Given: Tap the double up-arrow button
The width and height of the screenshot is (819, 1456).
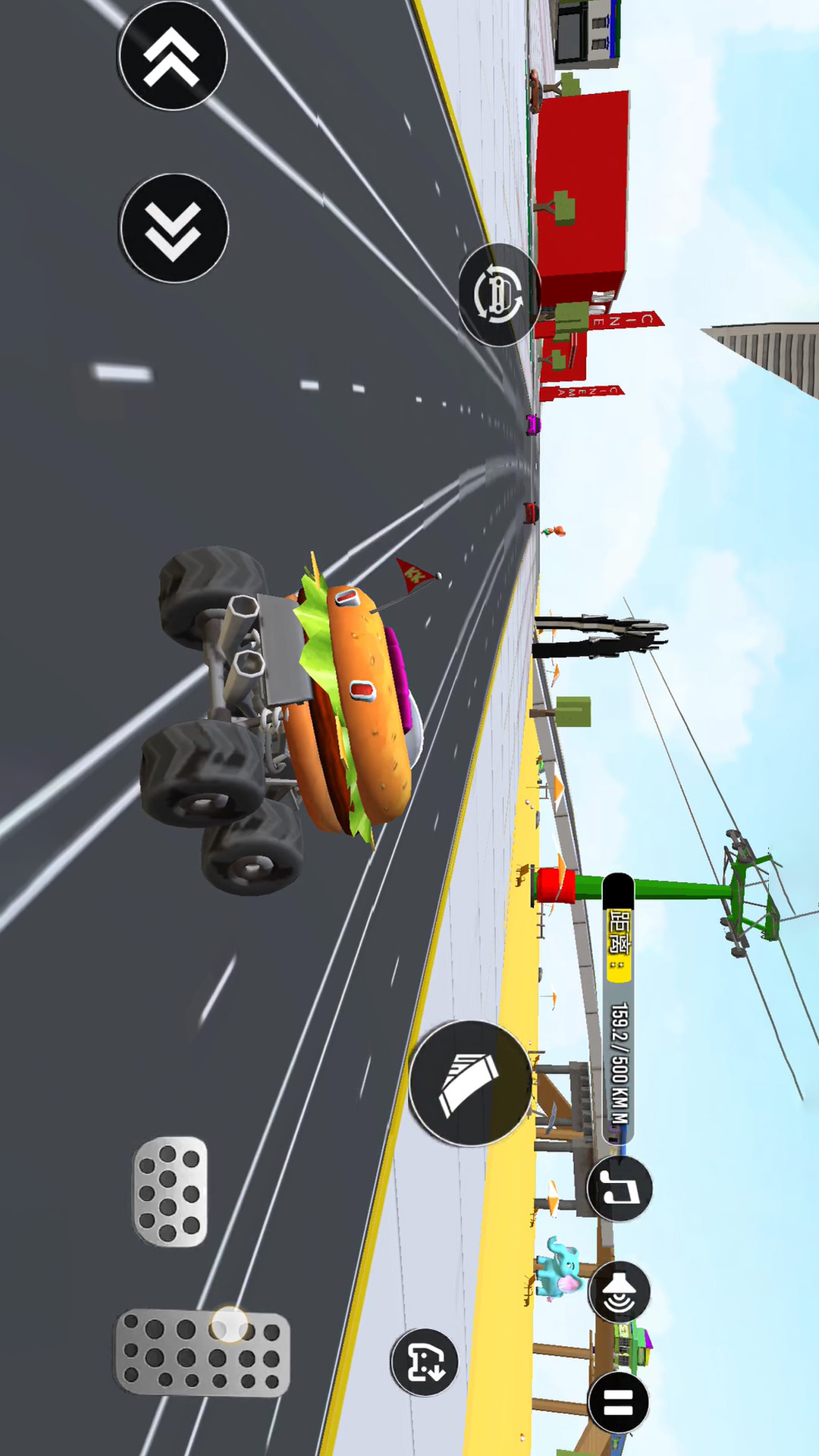Looking at the screenshot, I should pos(173,56).
